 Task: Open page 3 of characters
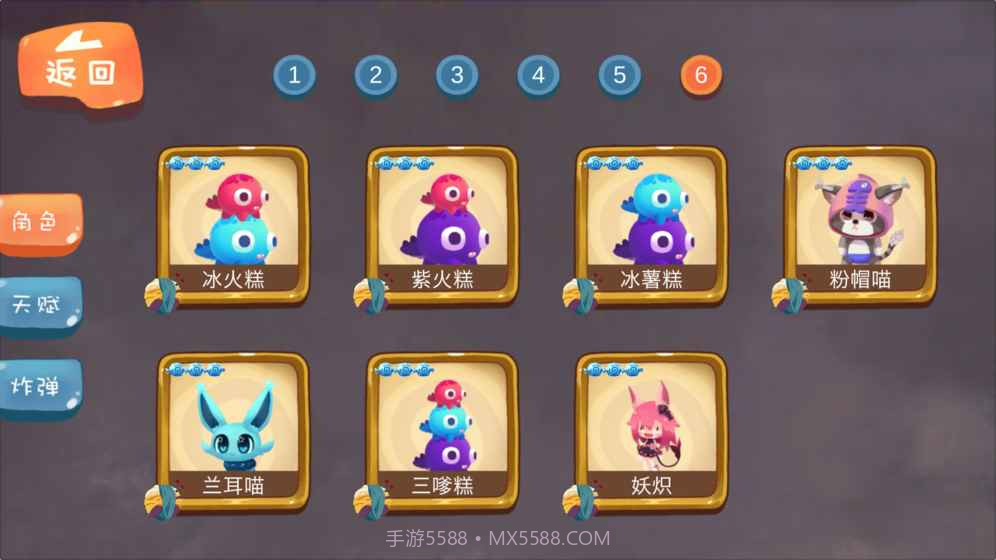(457, 75)
